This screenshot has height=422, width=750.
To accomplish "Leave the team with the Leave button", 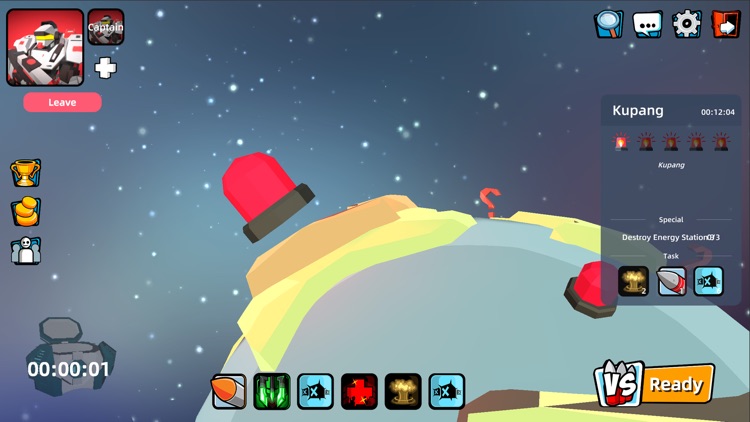I will pos(62,102).
